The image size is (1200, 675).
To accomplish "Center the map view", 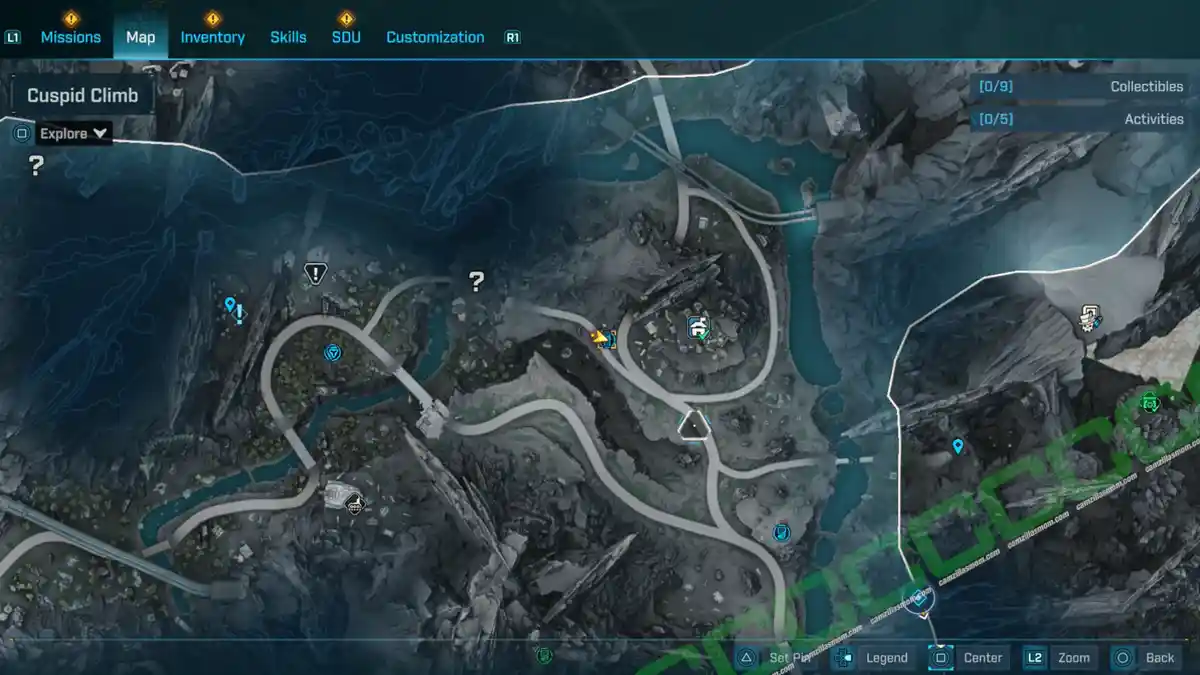I will (x=969, y=657).
